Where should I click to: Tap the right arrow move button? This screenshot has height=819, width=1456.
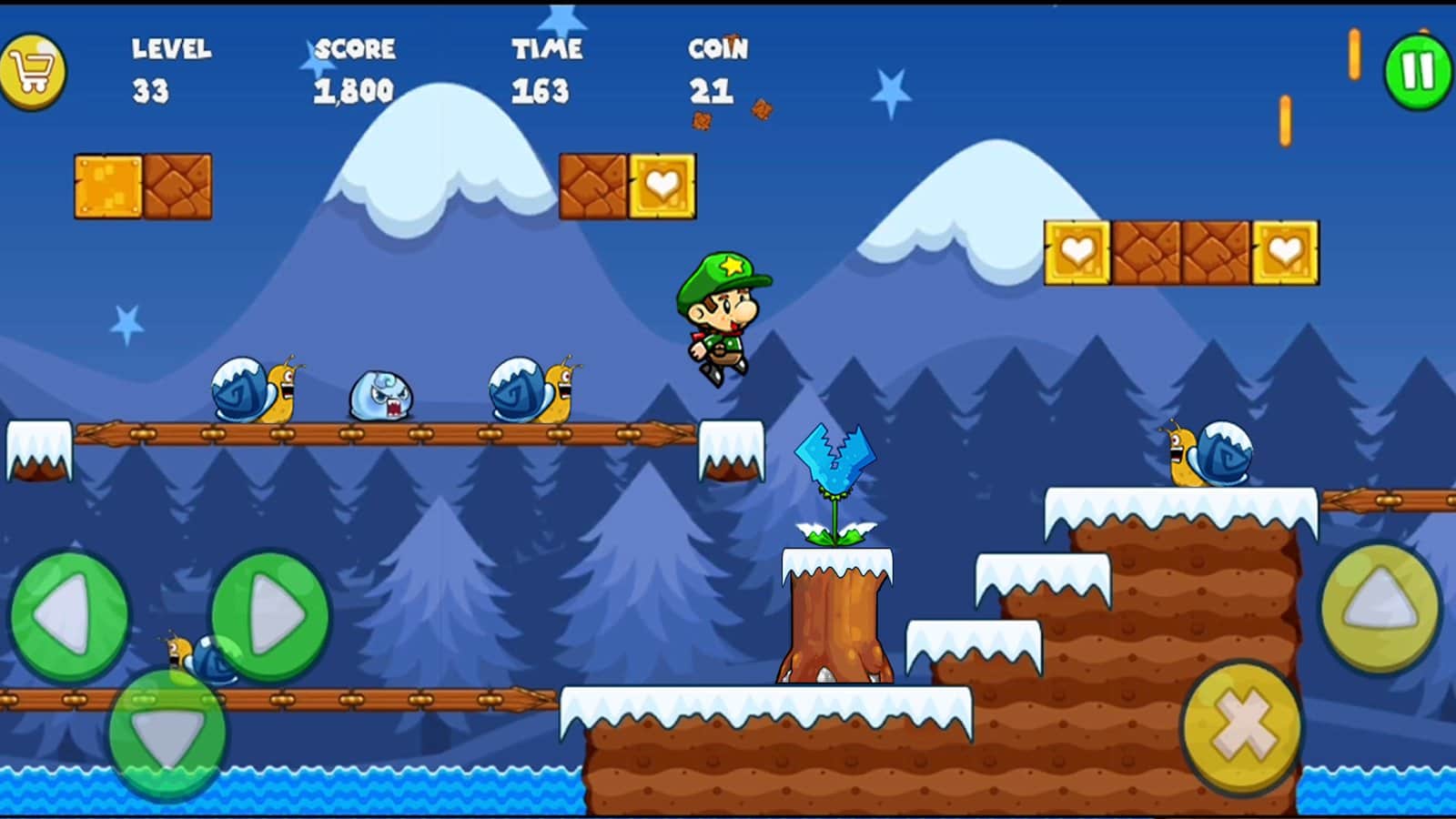[271, 616]
